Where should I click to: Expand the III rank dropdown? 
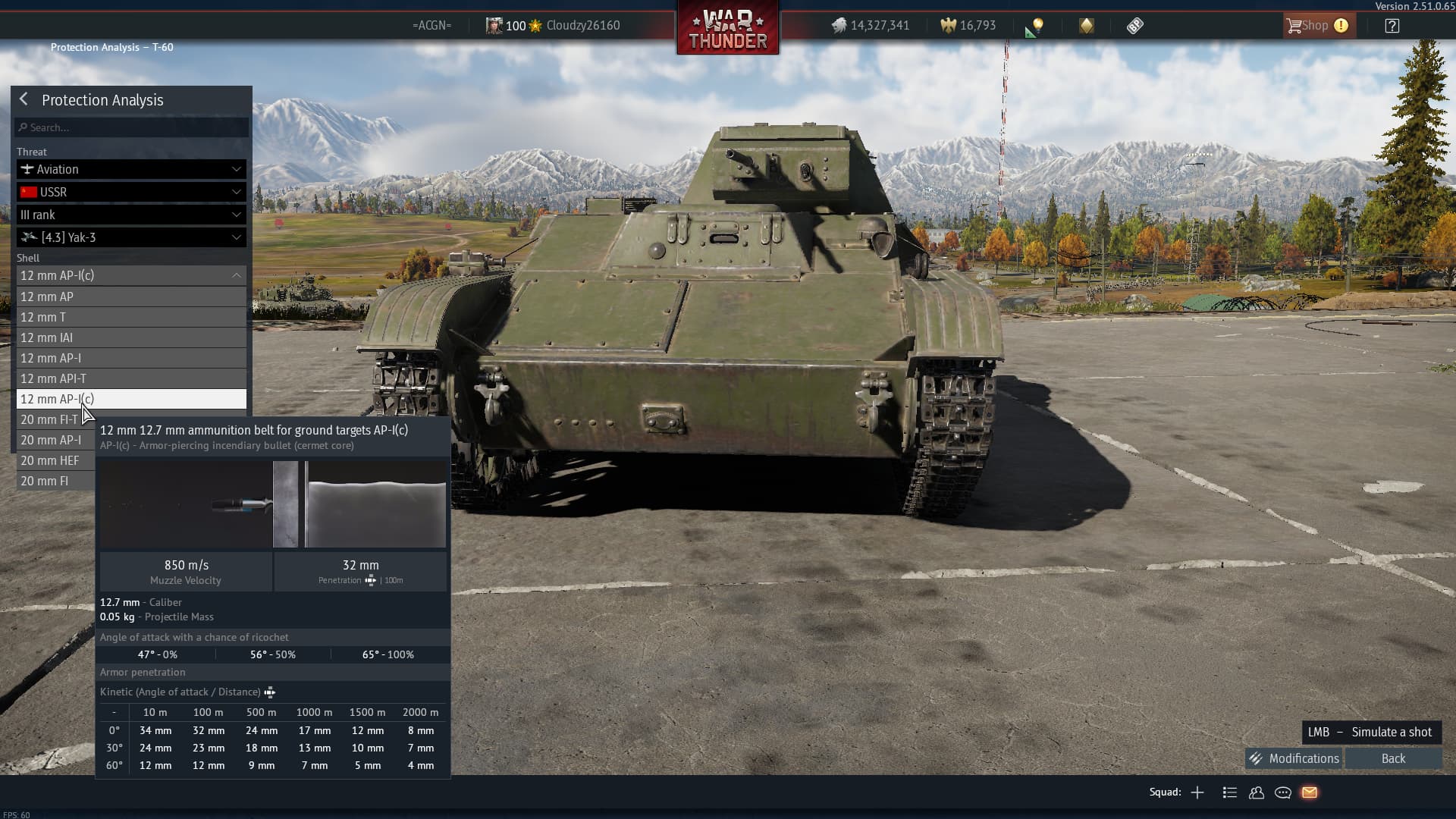point(131,215)
